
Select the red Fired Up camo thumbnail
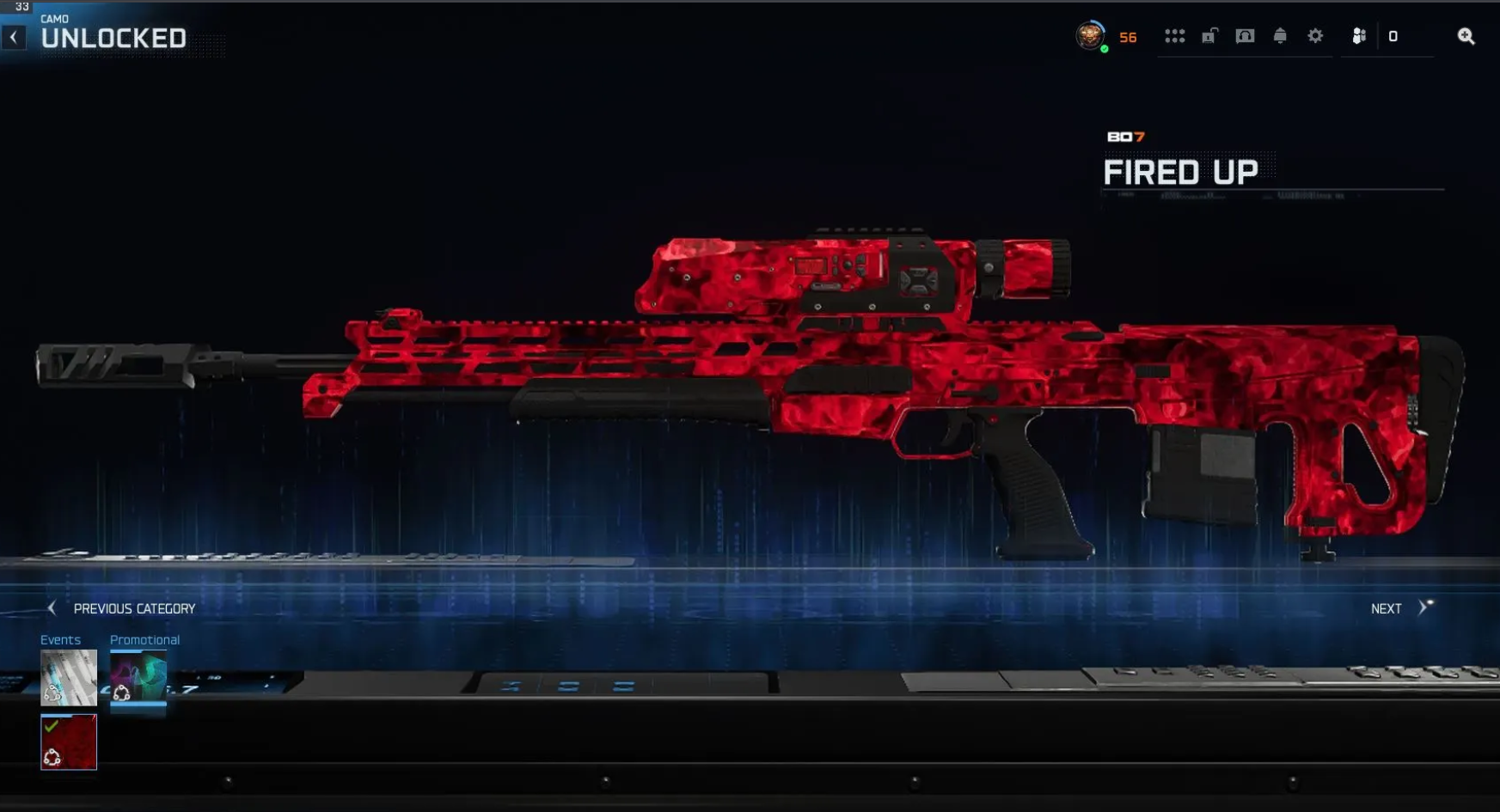69,742
